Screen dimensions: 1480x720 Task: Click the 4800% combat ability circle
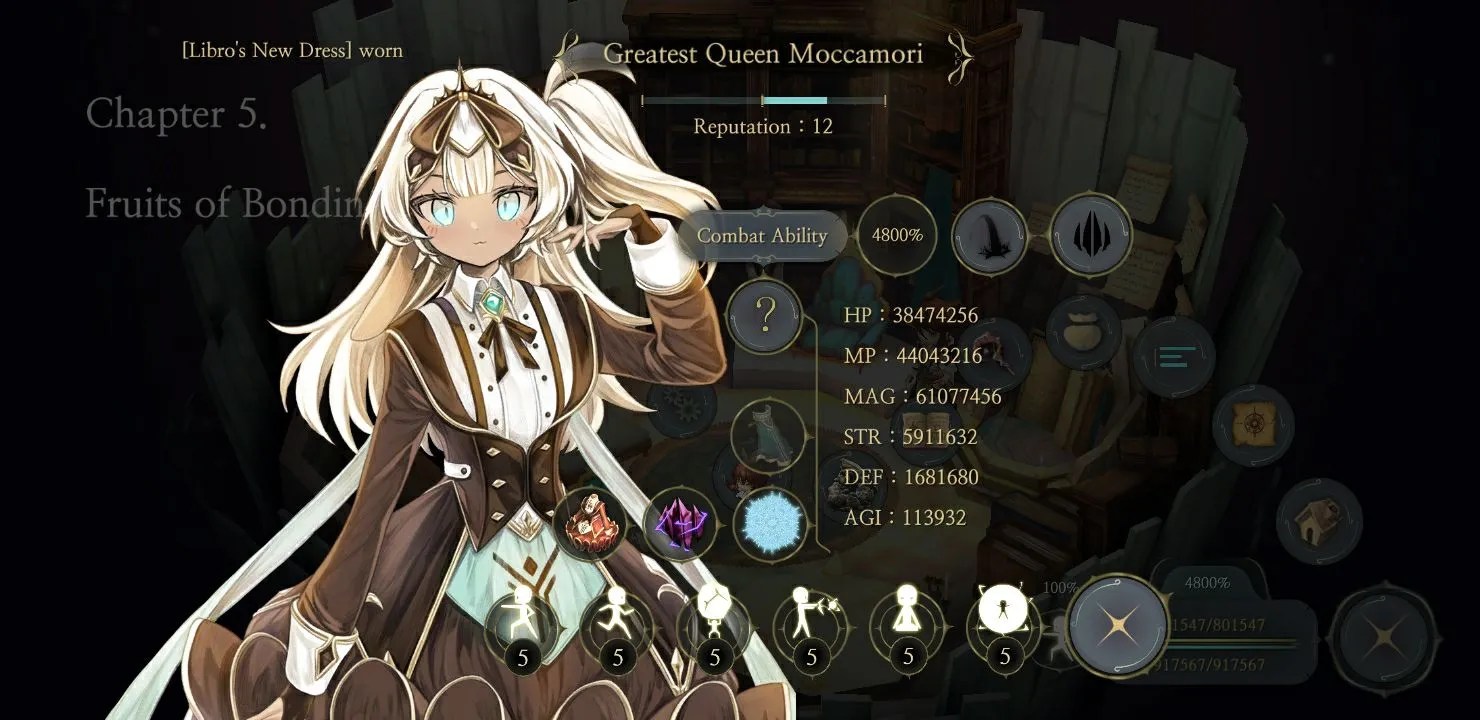[x=897, y=236]
